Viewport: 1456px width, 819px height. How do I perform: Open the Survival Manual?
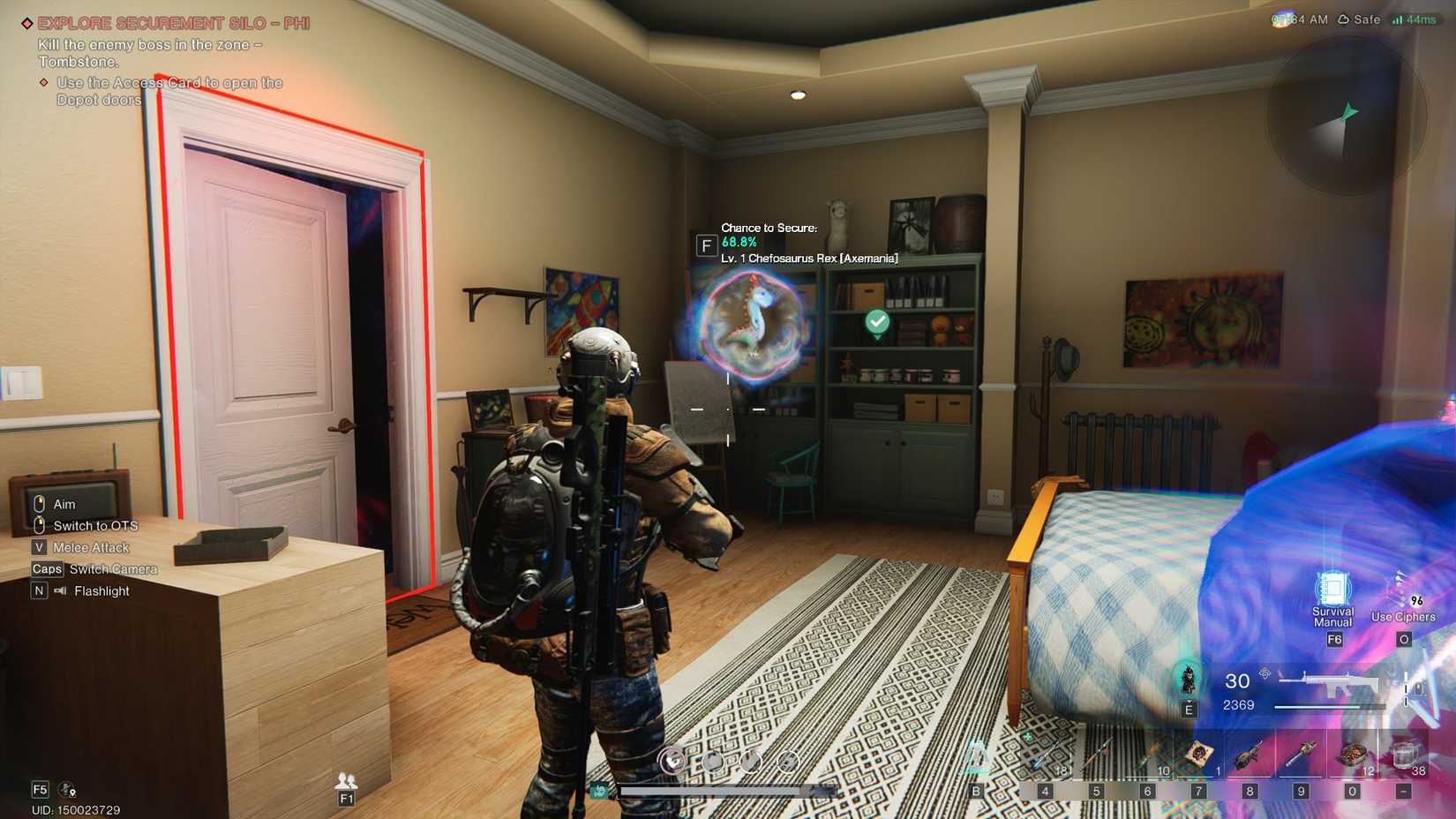(x=1334, y=590)
